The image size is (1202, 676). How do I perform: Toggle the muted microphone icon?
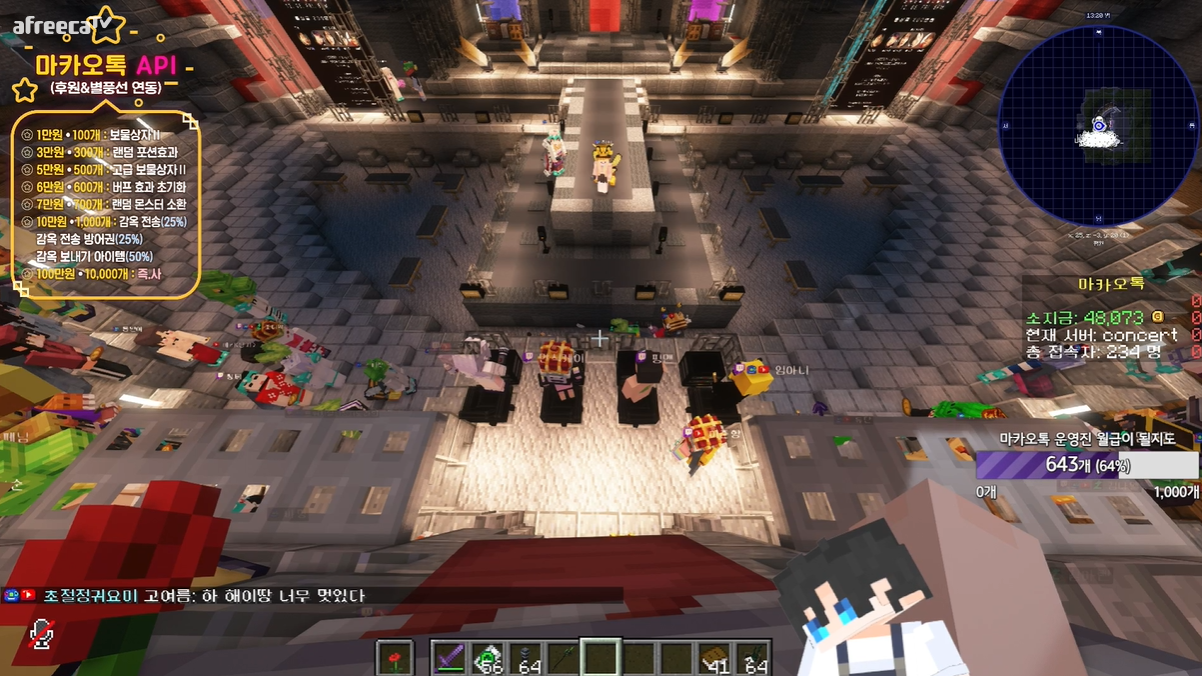point(41,634)
